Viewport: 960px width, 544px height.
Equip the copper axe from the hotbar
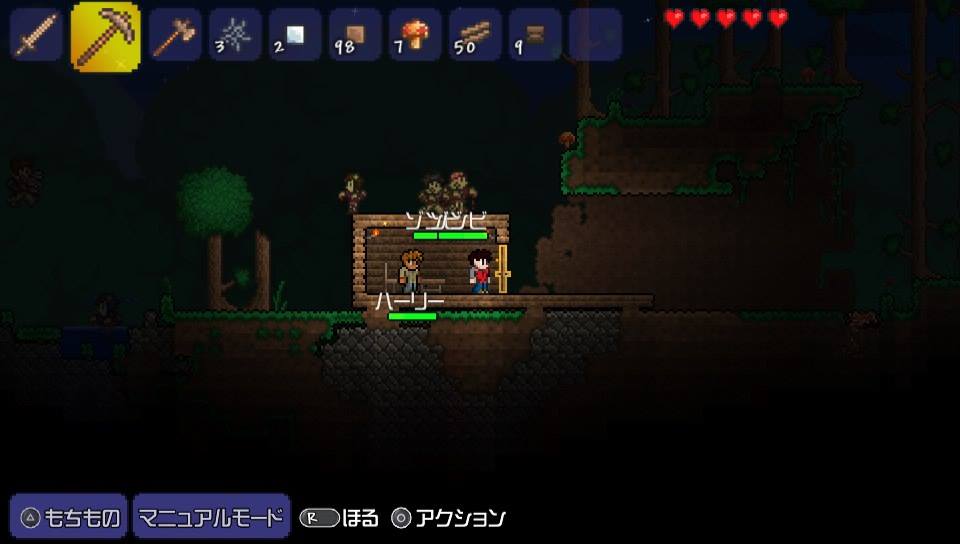[x=175, y=35]
